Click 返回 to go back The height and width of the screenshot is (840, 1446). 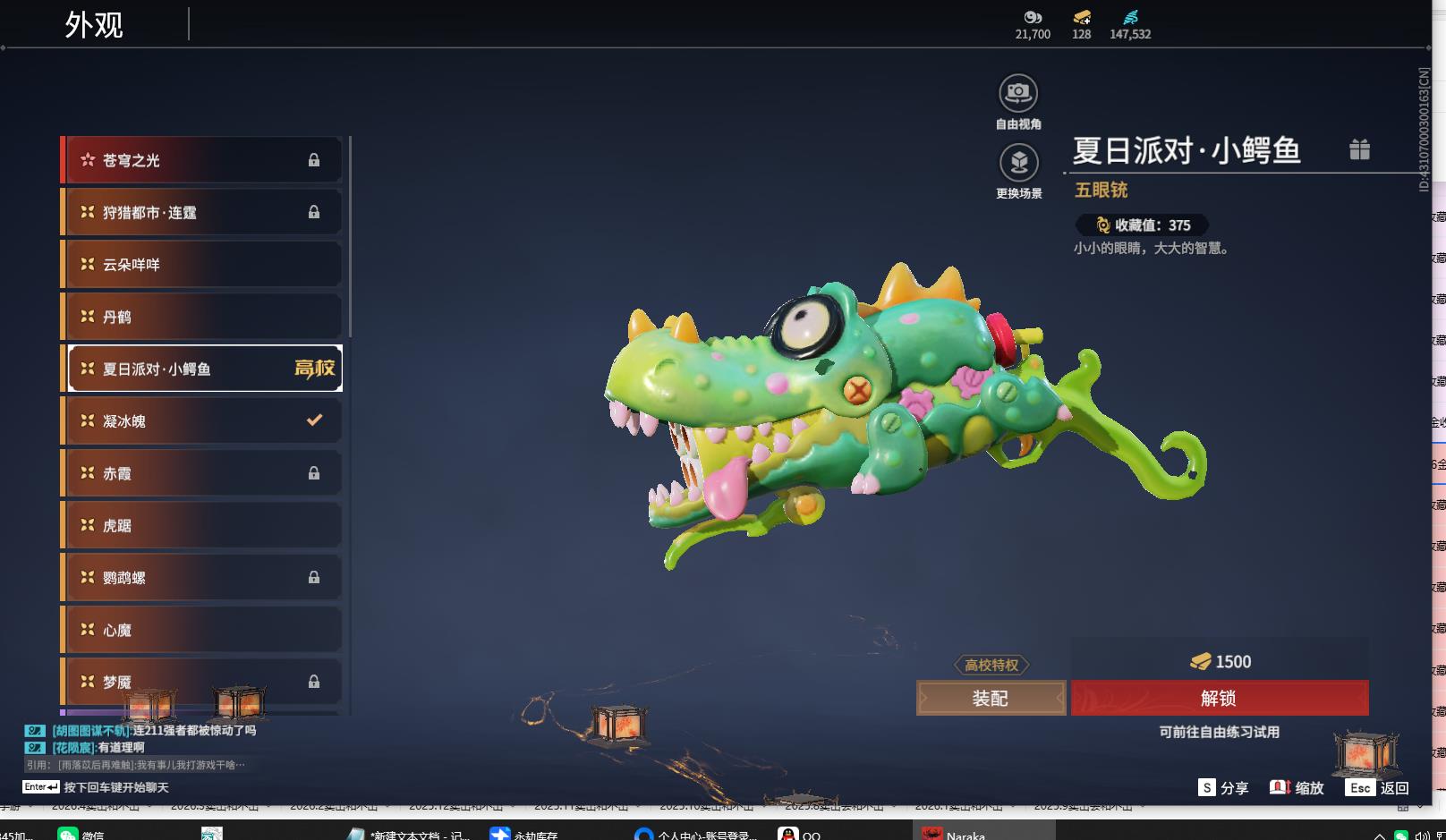[1378, 787]
